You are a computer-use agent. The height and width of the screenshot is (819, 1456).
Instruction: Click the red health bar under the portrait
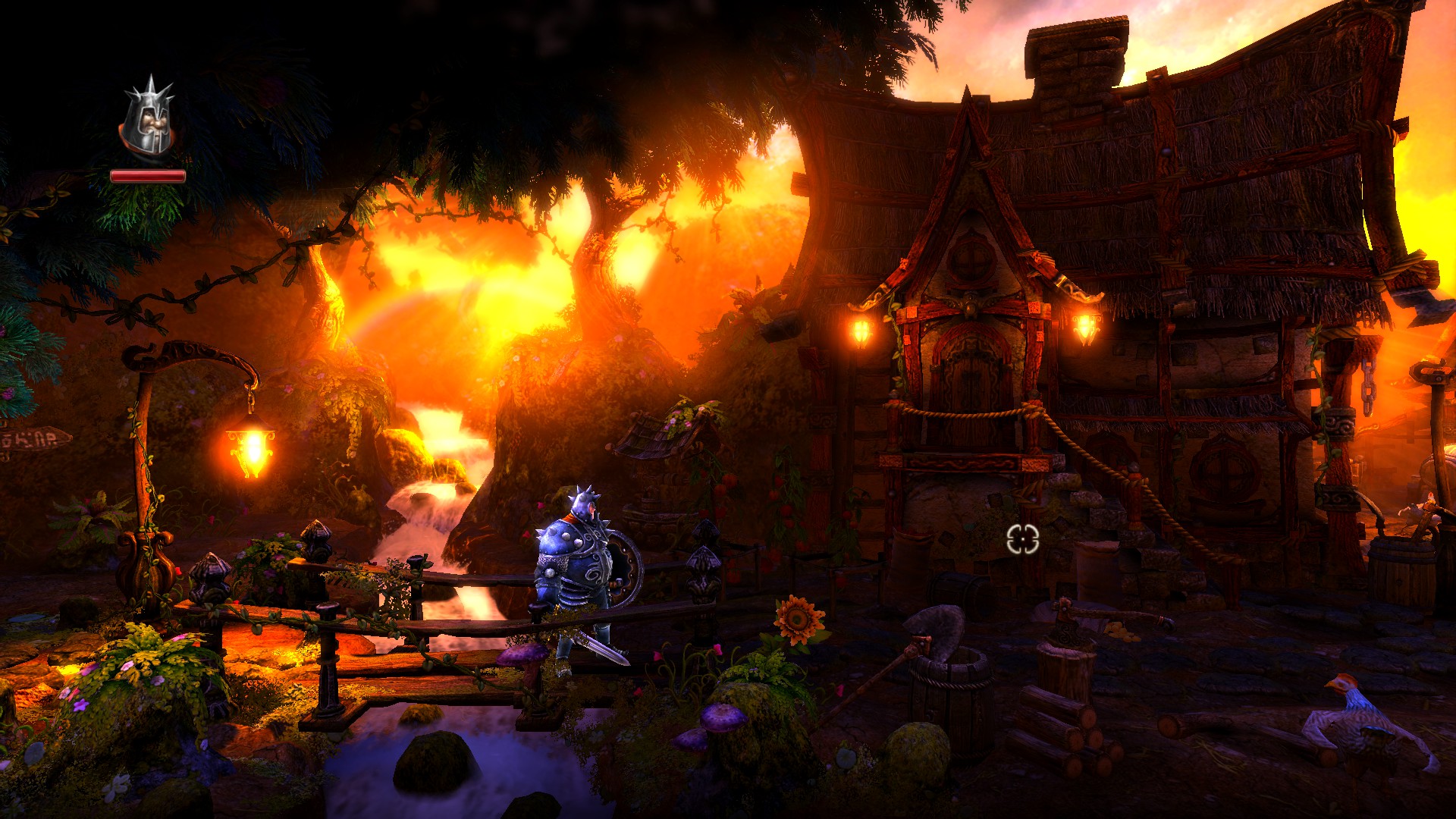(149, 176)
